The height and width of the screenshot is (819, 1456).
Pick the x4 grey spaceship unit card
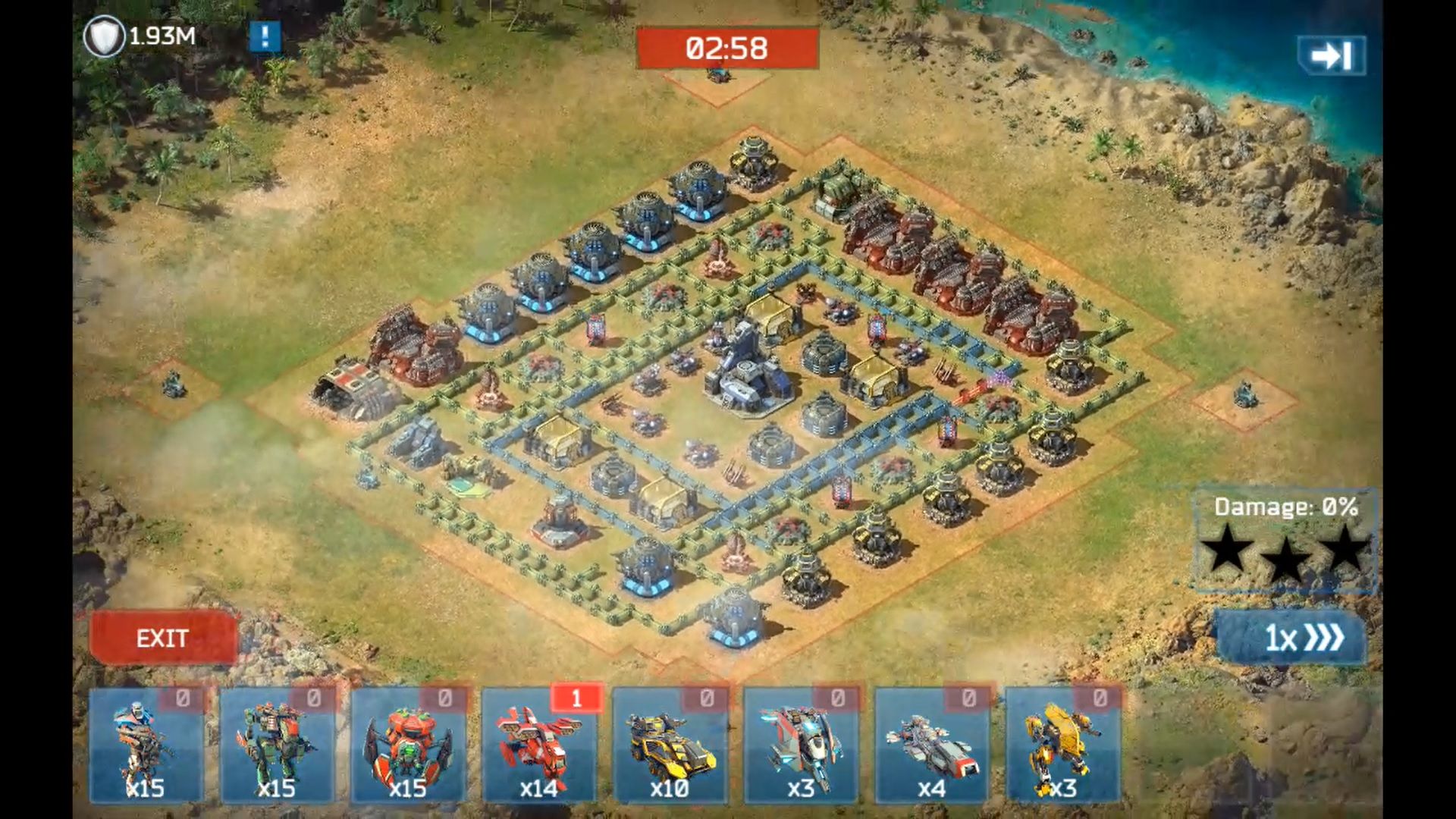click(x=932, y=746)
